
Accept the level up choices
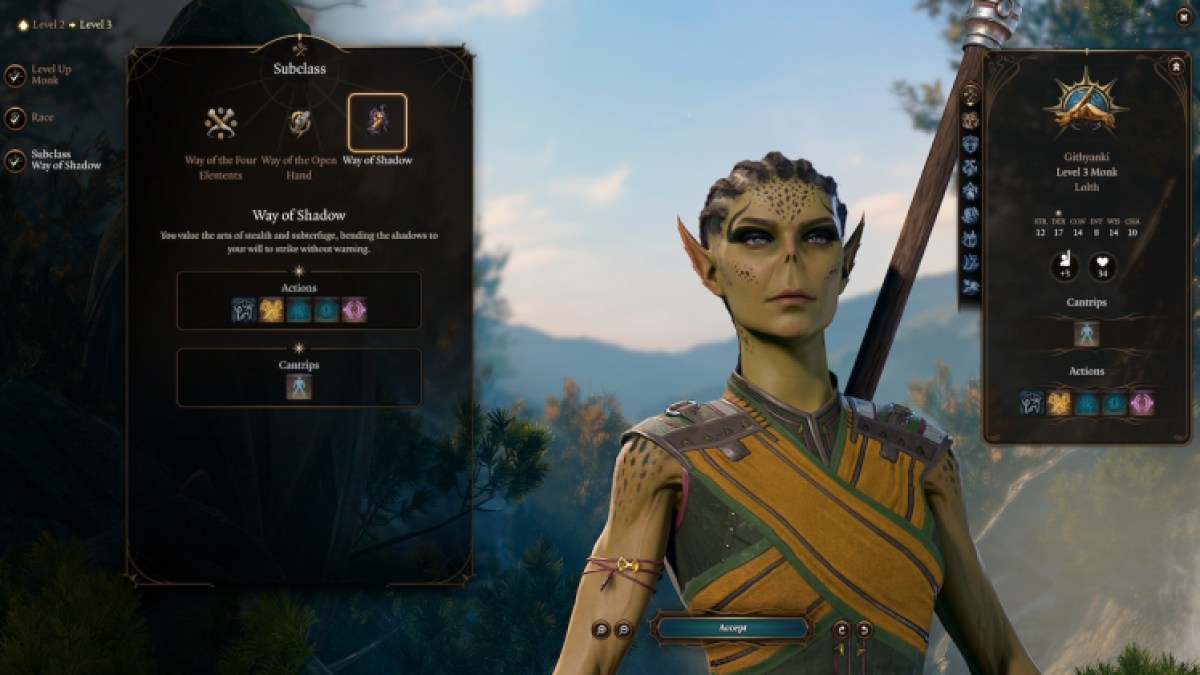click(x=730, y=628)
